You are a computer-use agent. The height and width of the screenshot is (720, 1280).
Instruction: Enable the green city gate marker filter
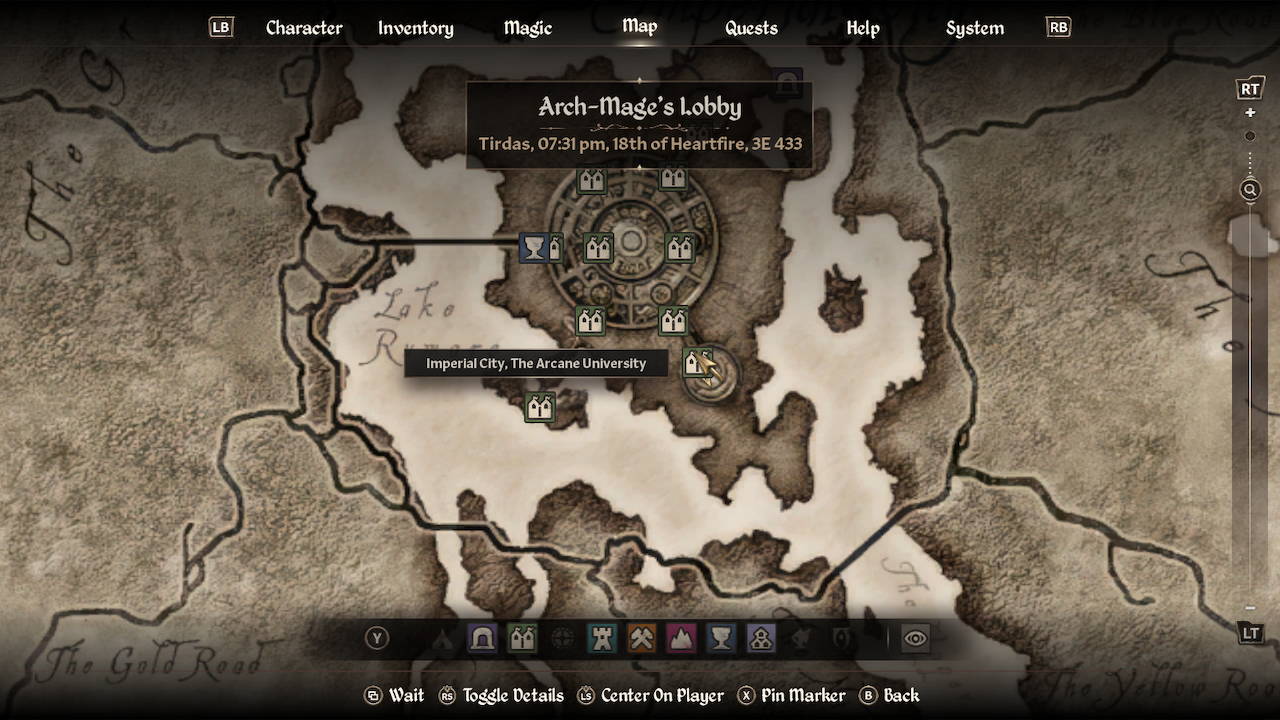522,637
